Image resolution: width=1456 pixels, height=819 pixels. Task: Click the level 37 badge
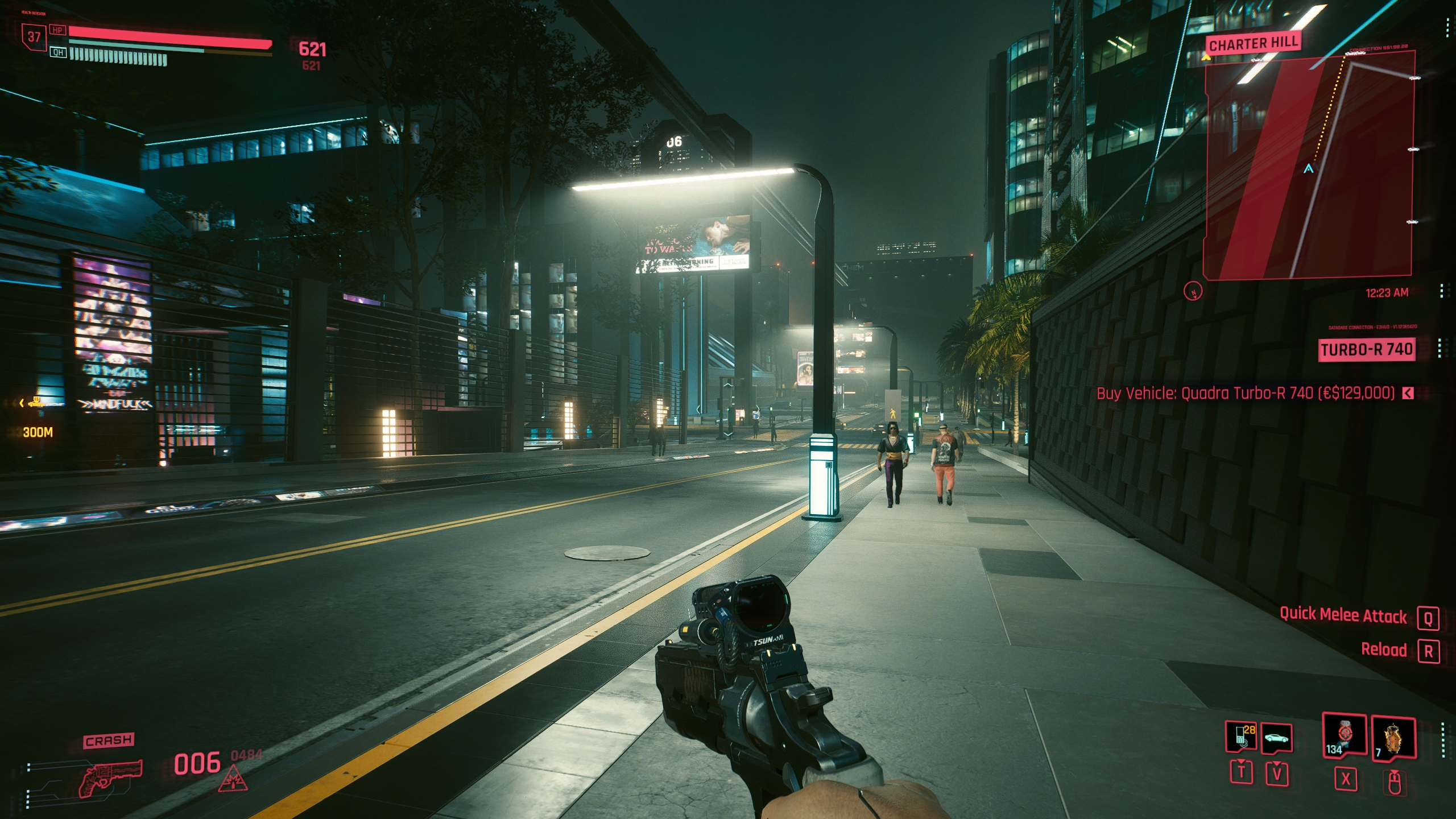click(34, 37)
